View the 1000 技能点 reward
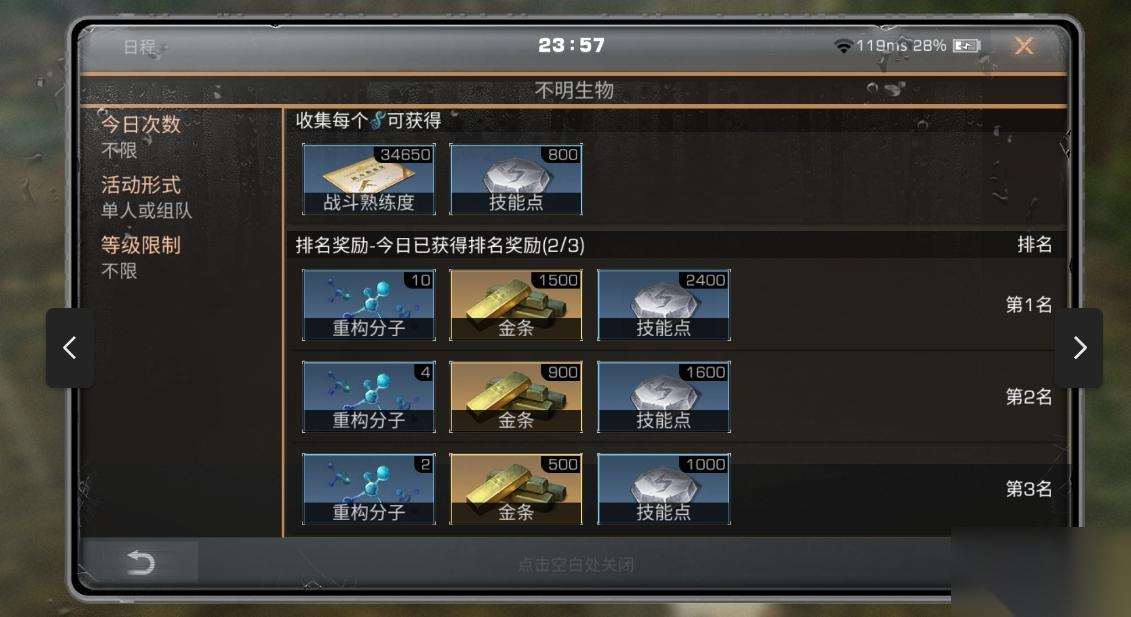 [664, 489]
